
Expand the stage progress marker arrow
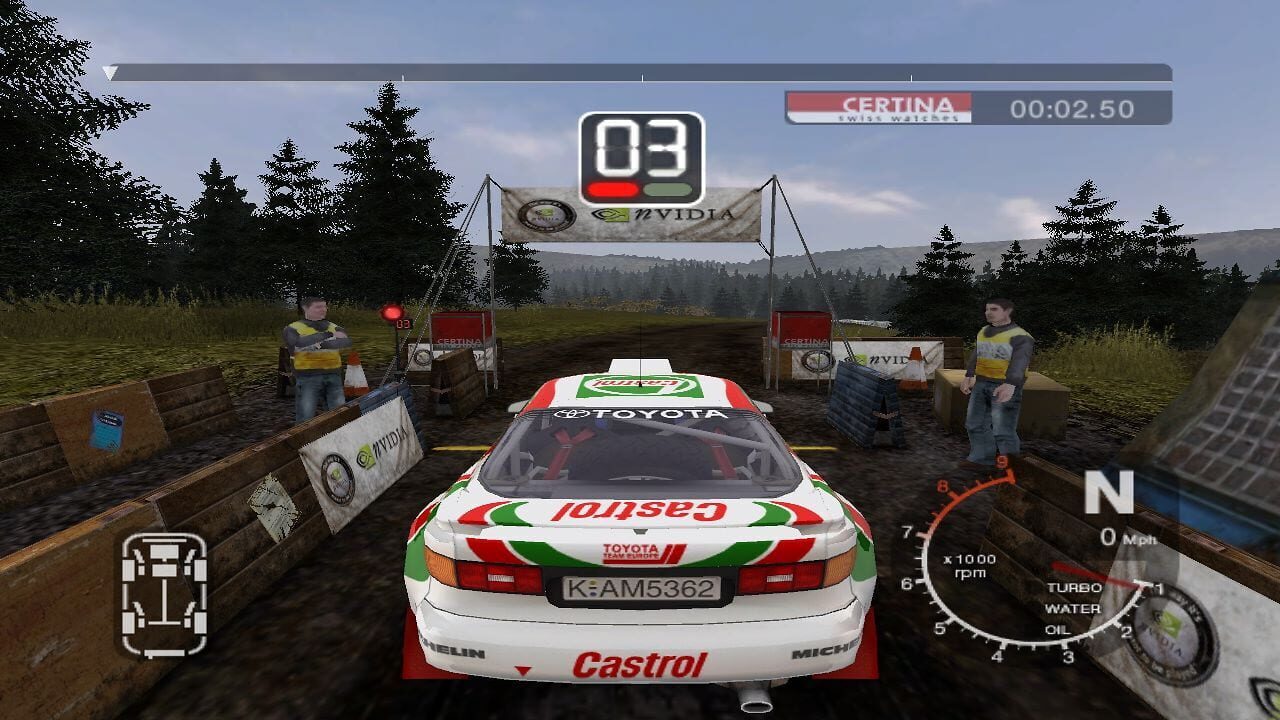107,73
